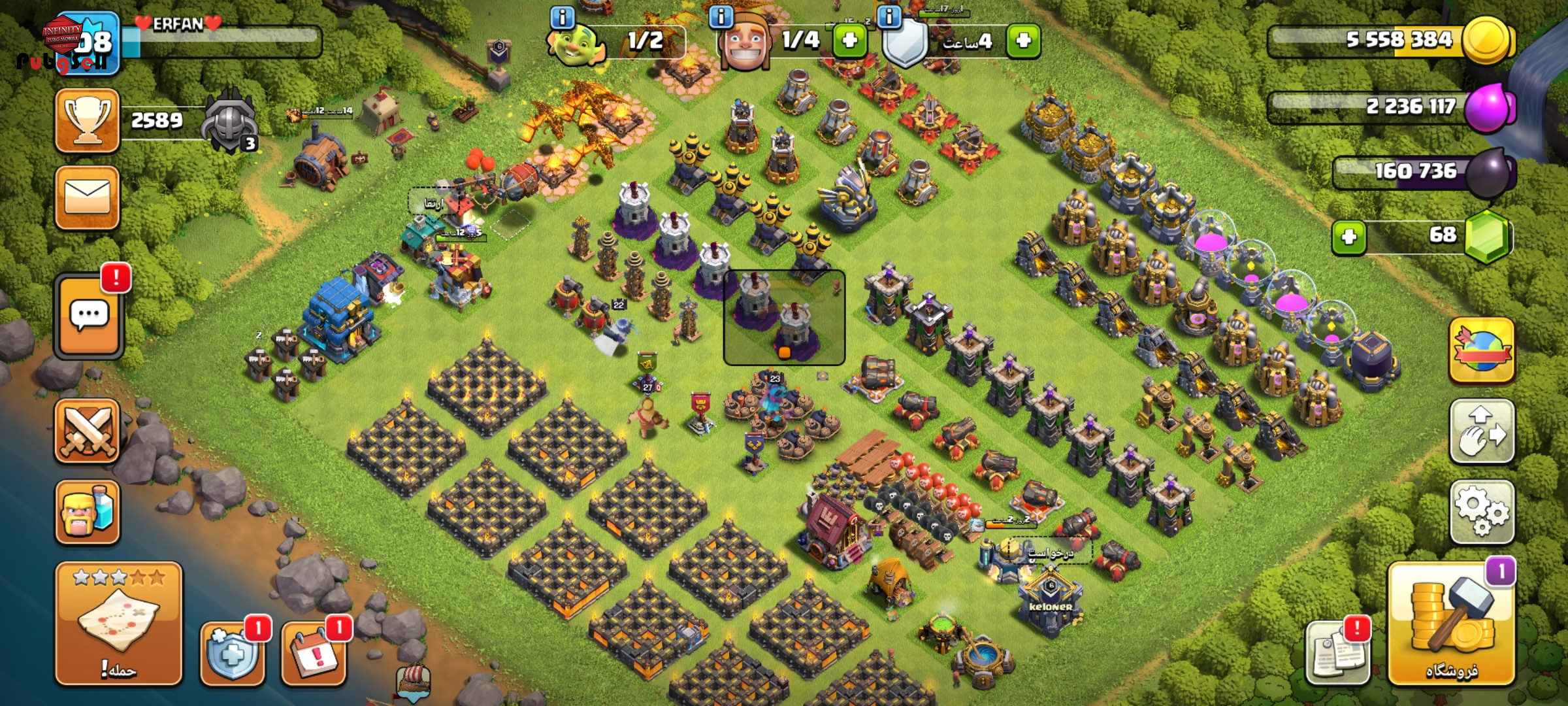Show info for goblin builder count
This screenshot has height=706, width=1568.
click(x=562, y=17)
